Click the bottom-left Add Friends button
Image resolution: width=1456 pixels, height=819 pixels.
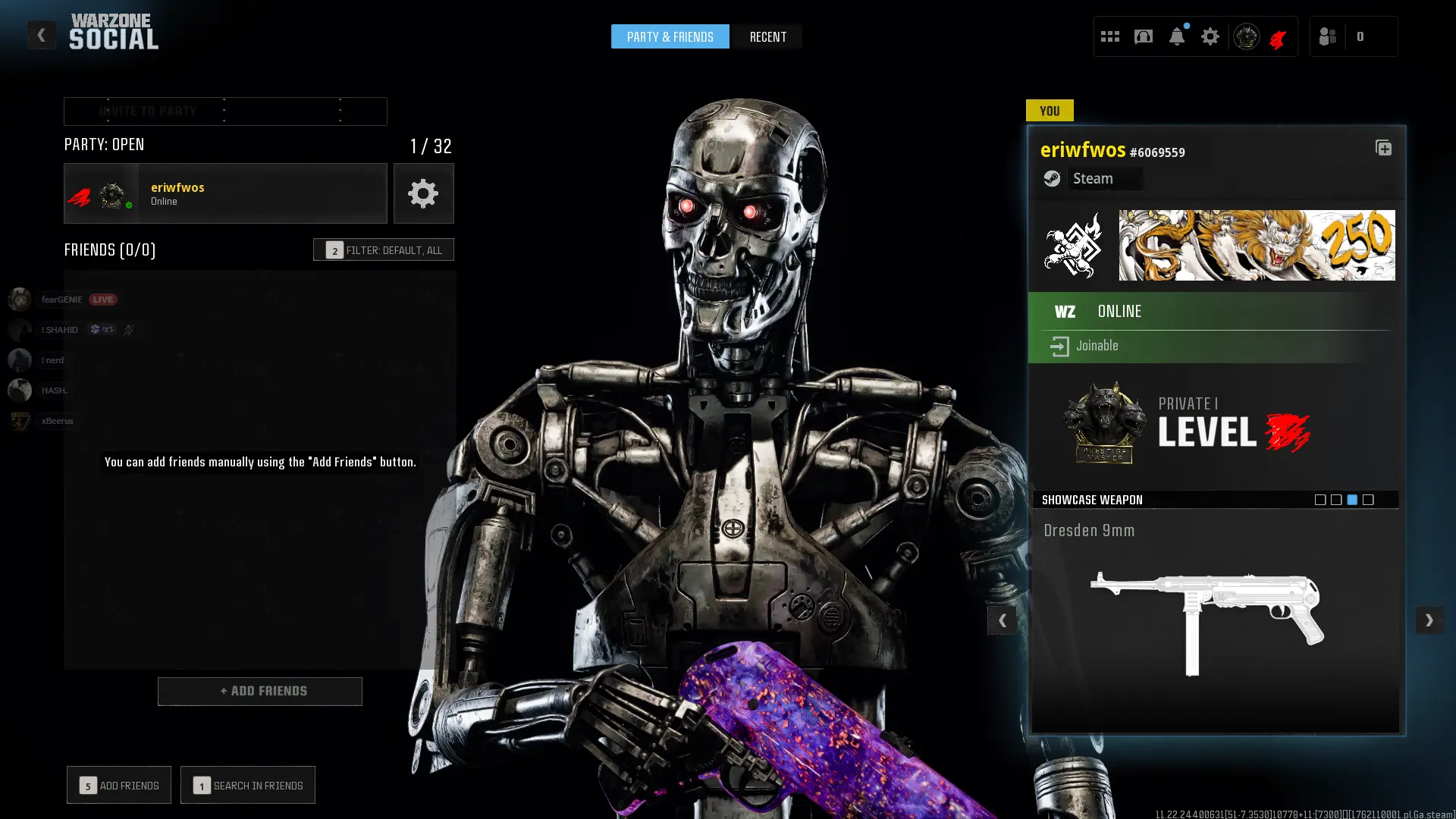click(x=119, y=785)
